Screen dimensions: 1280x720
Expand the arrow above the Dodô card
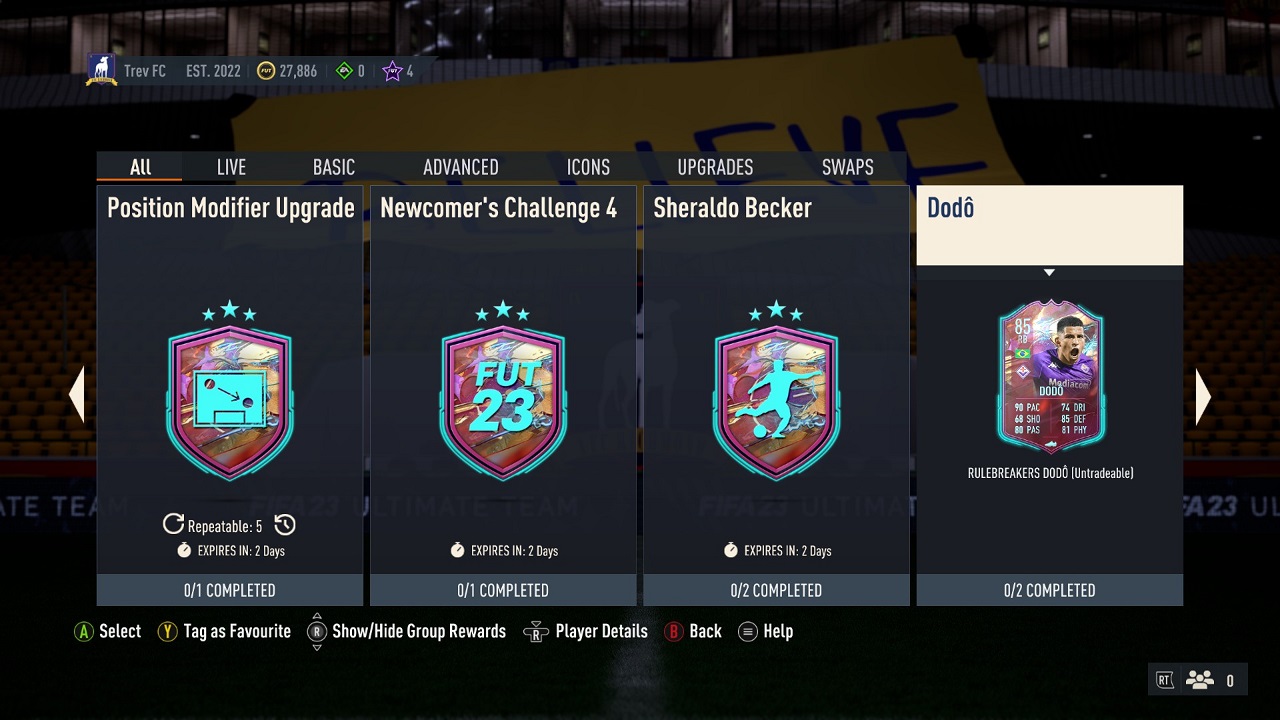(1049, 272)
